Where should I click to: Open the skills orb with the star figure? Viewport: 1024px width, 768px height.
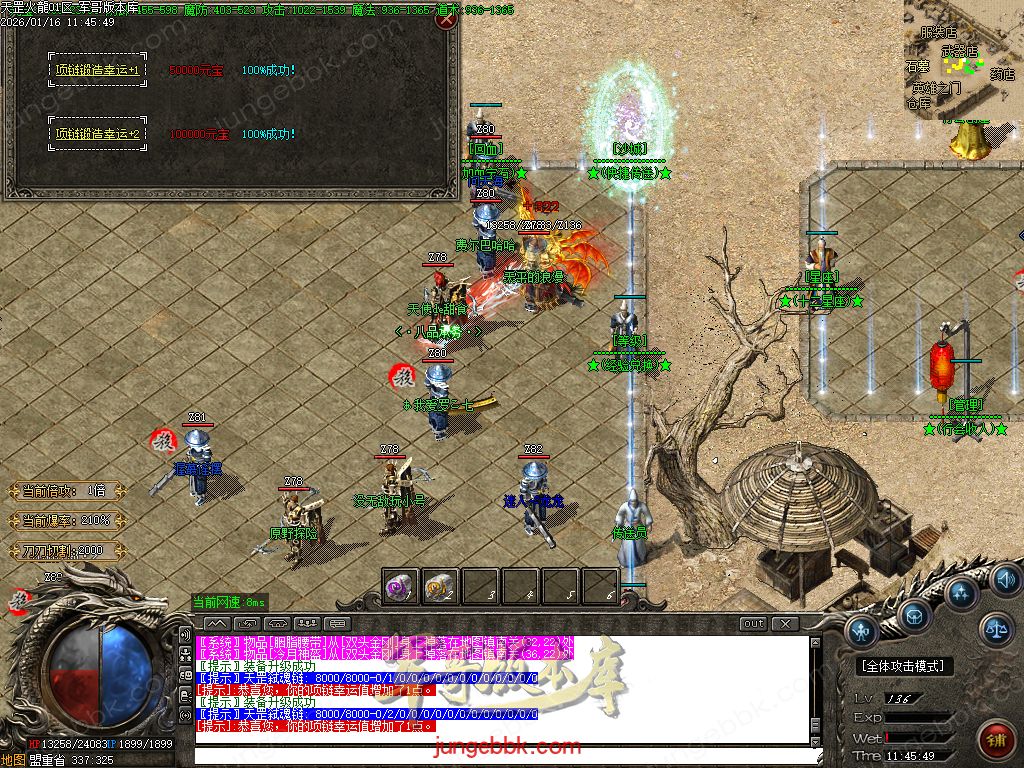pos(962,593)
